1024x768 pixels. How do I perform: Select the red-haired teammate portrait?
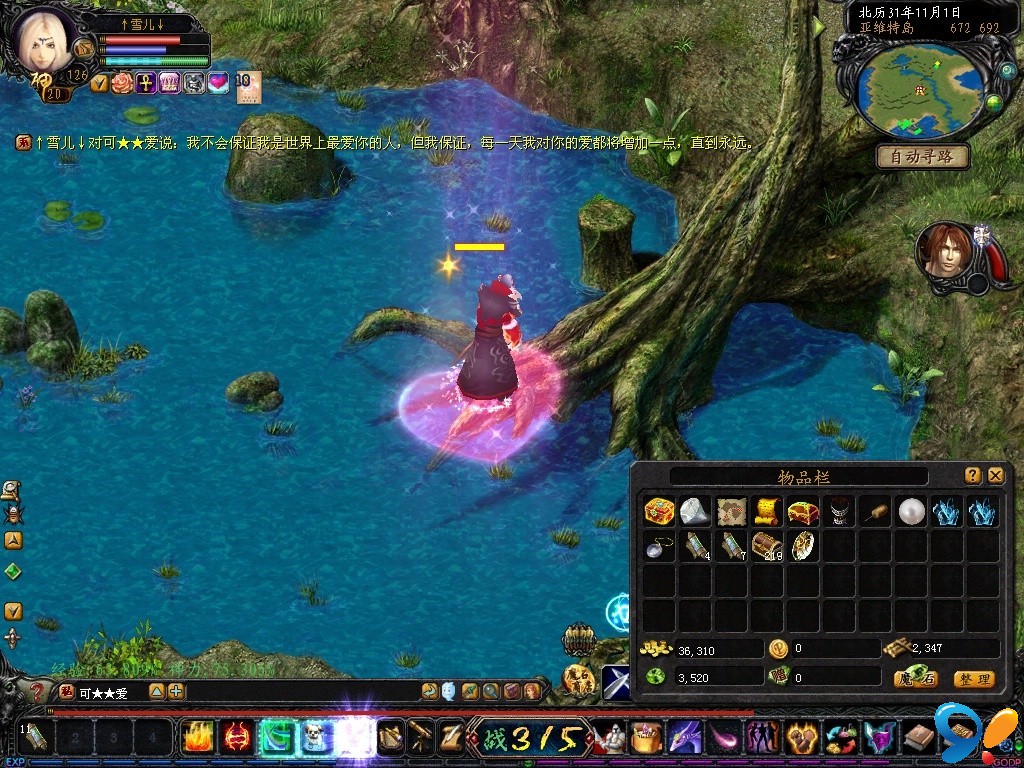point(944,250)
